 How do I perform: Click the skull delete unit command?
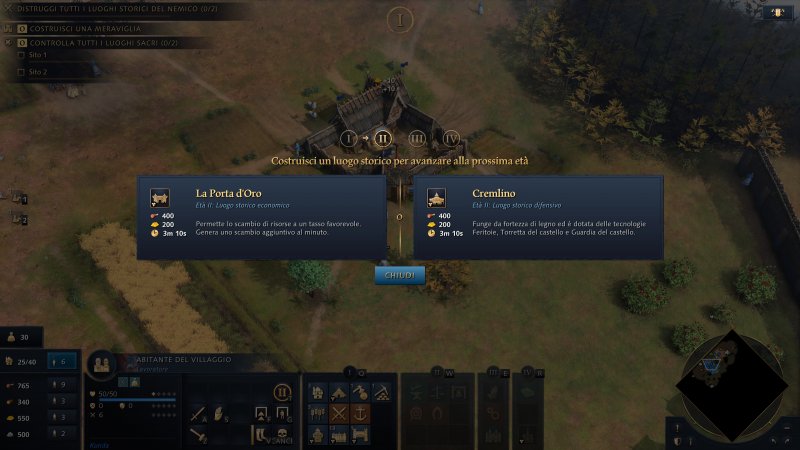283,434
